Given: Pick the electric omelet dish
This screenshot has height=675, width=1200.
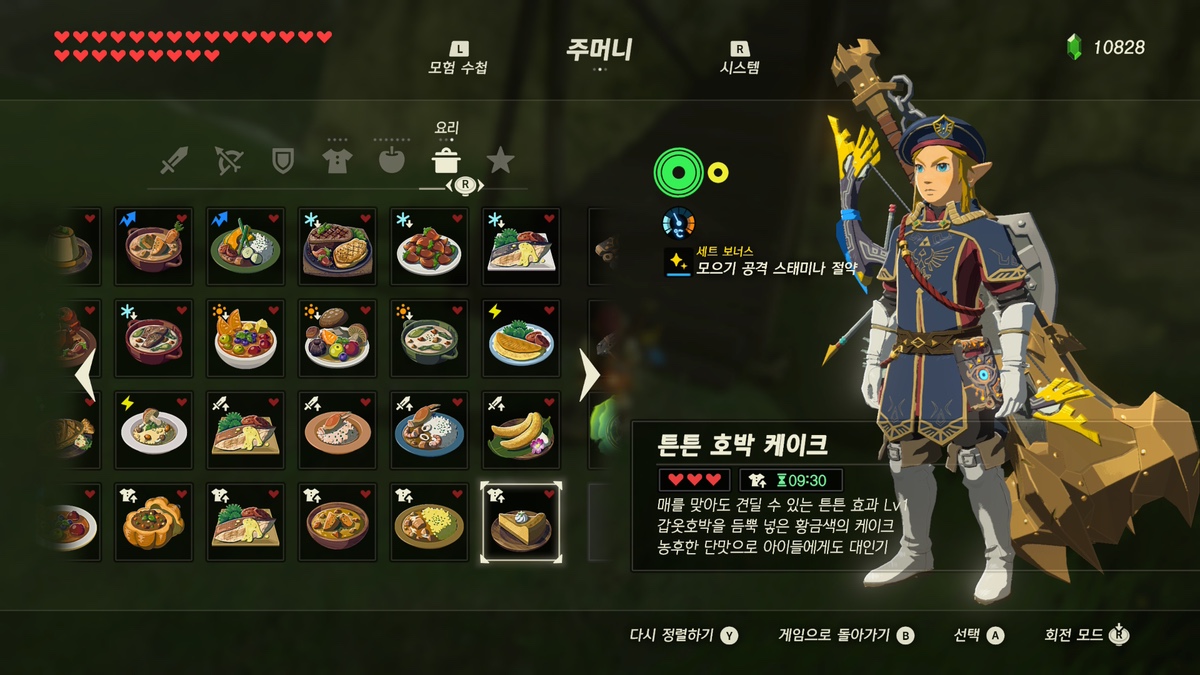Looking at the screenshot, I should [x=521, y=338].
